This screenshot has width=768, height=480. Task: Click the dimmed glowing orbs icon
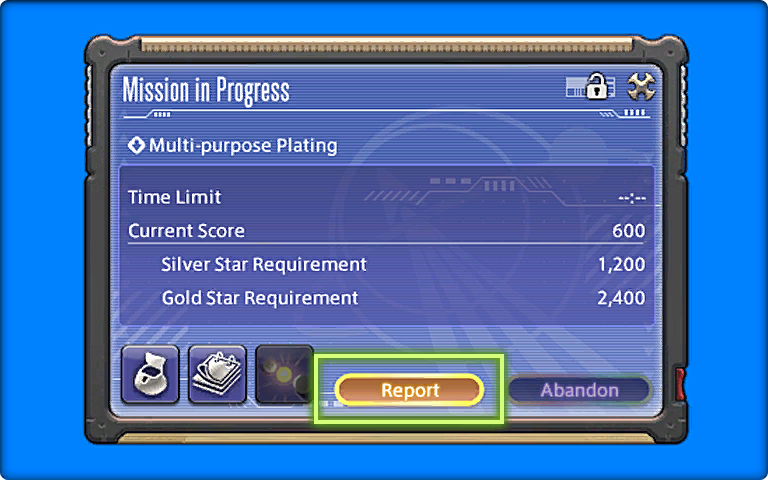pyautogui.click(x=281, y=374)
